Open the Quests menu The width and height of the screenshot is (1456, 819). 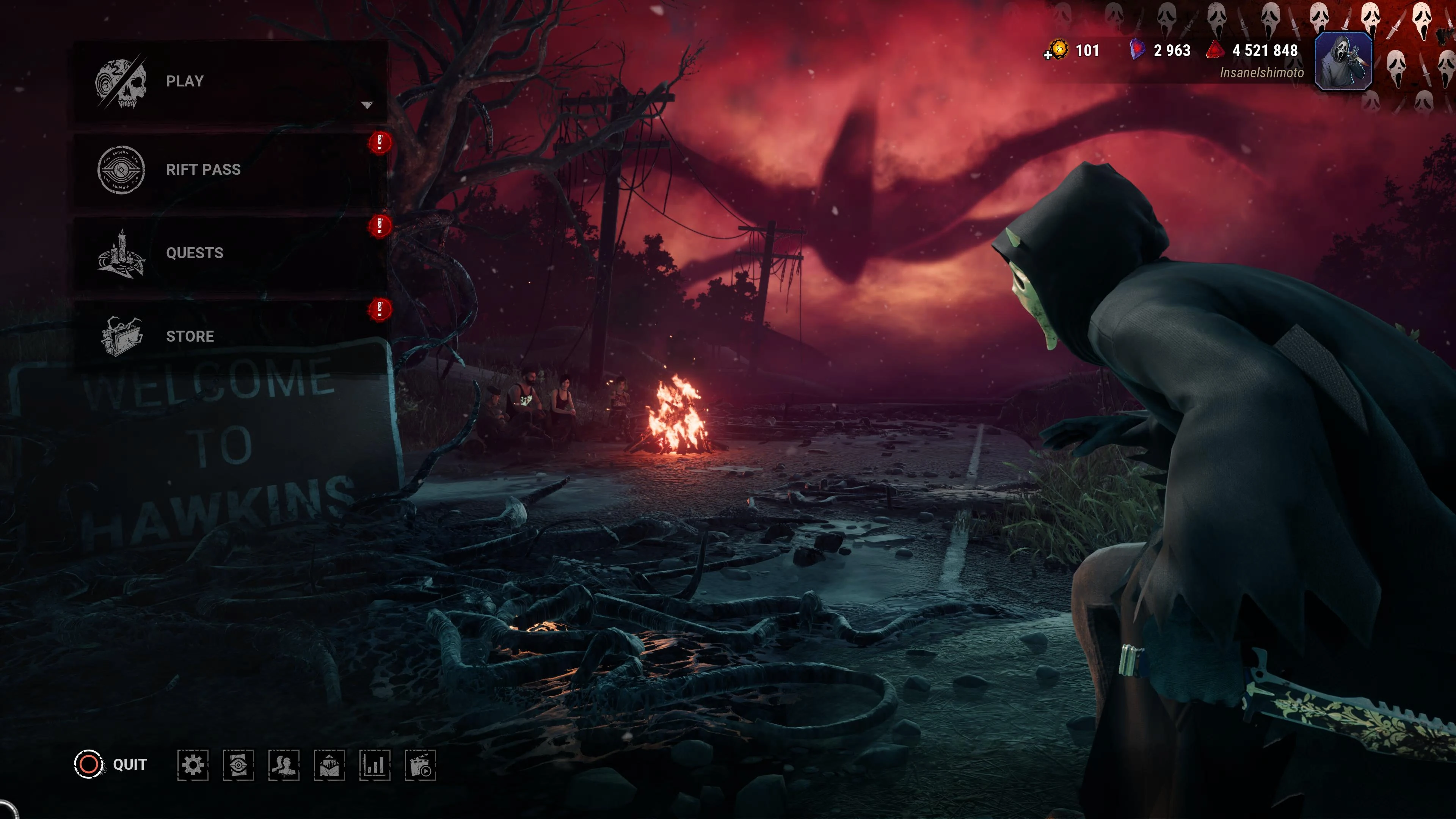pos(226,253)
